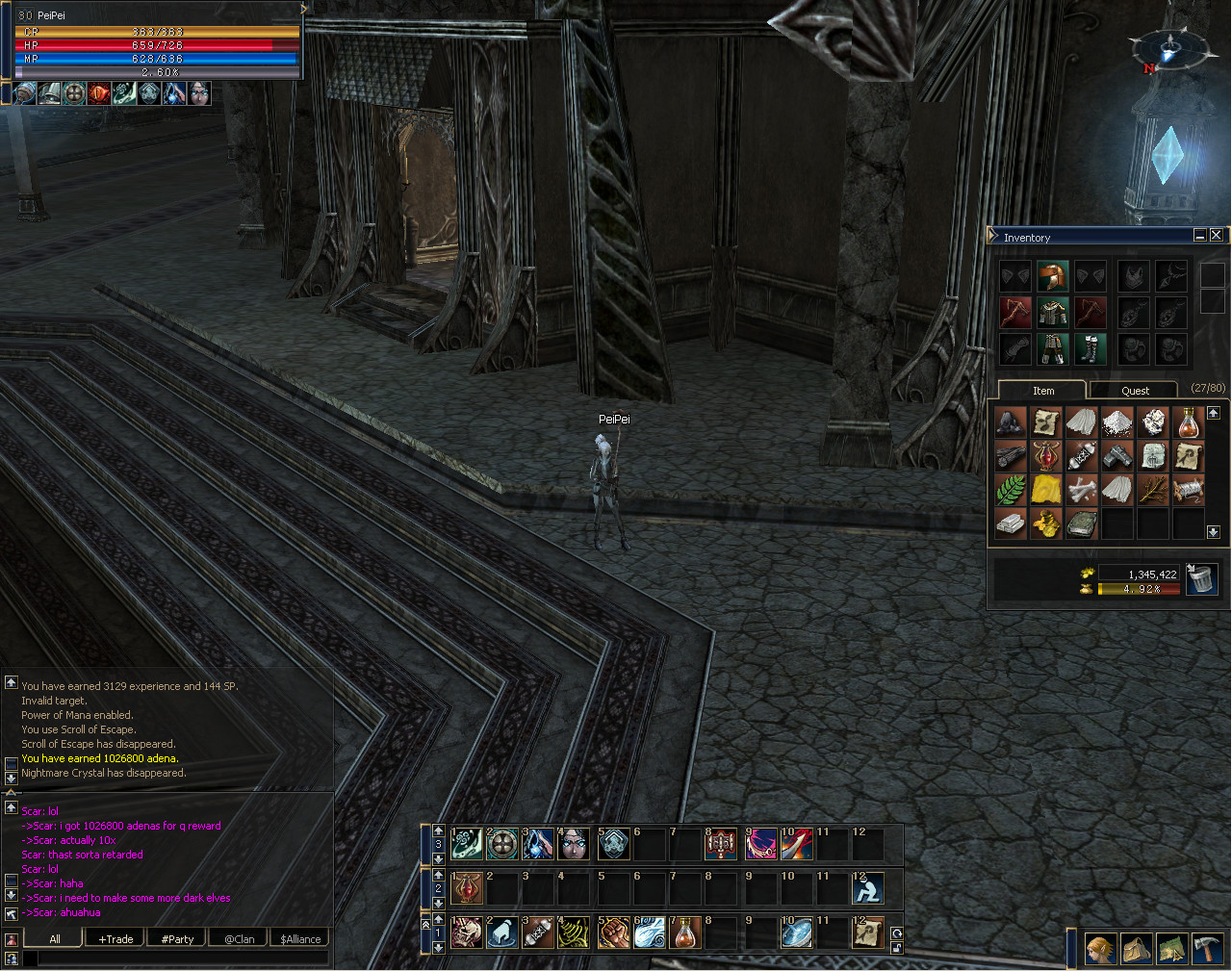The width and height of the screenshot is (1232, 971).
Task: Select the equipped helmet slot
Action: (1052, 277)
